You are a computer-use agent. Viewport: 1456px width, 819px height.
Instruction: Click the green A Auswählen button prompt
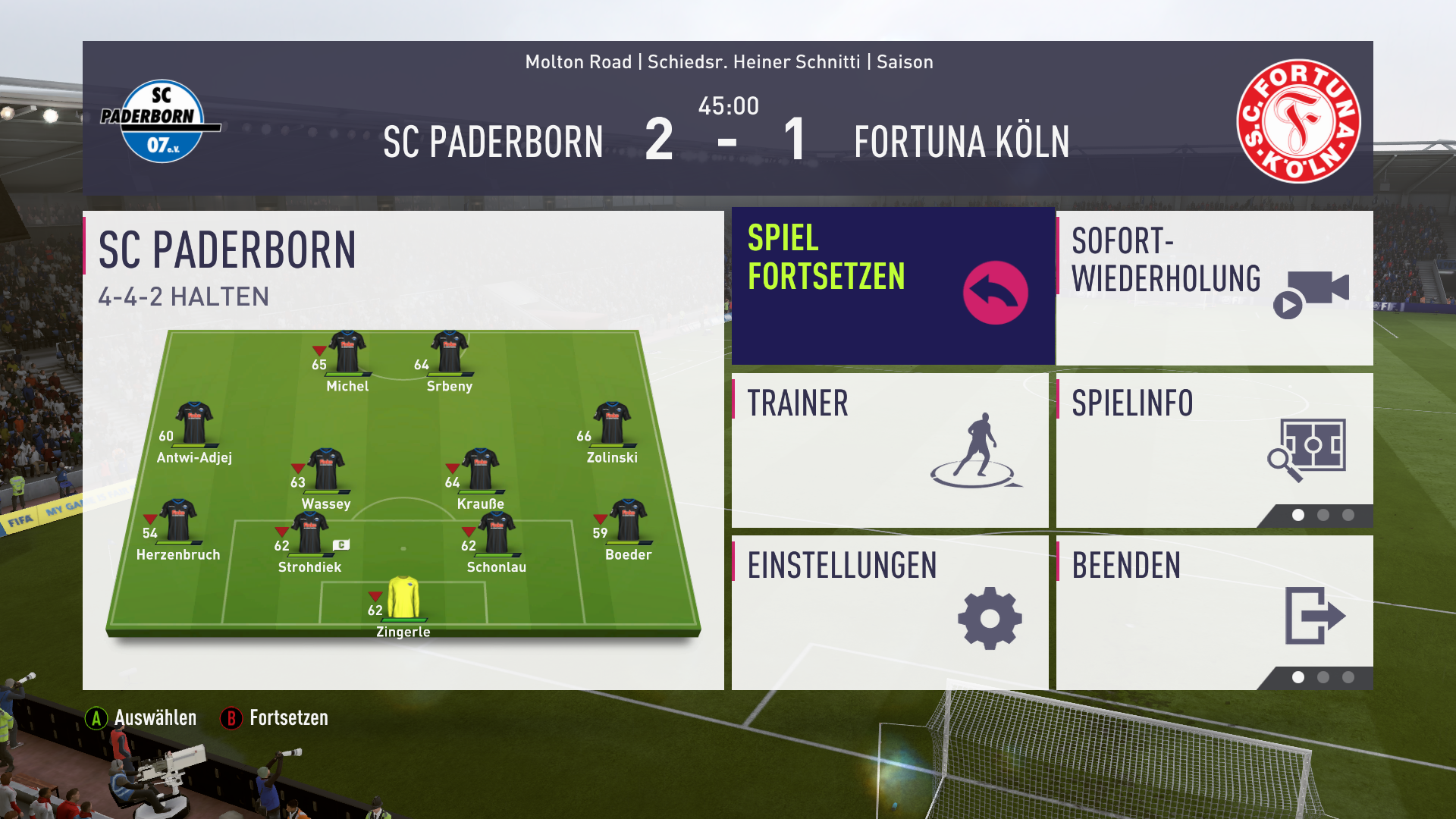click(96, 717)
